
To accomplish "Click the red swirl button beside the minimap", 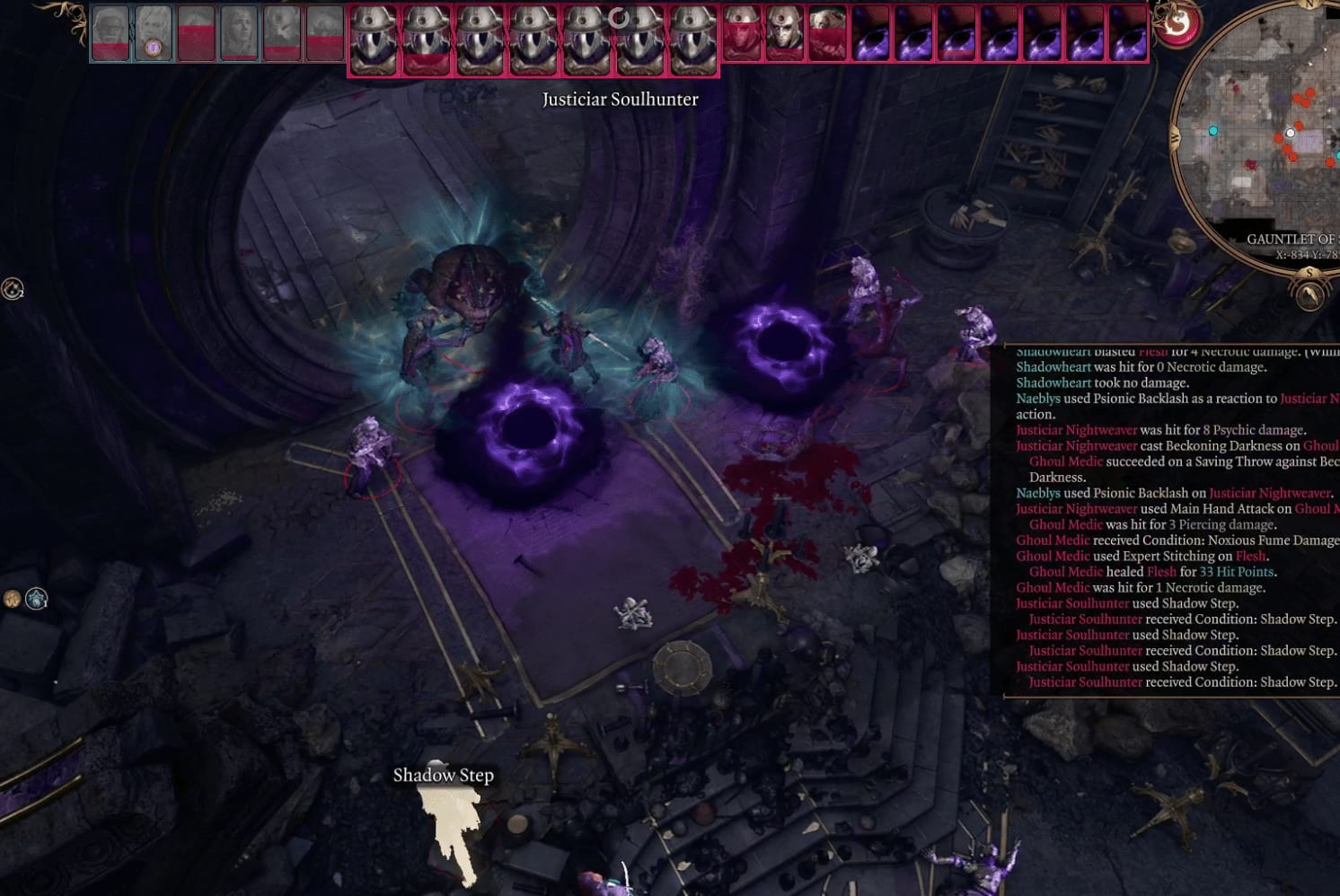I will [x=1177, y=25].
